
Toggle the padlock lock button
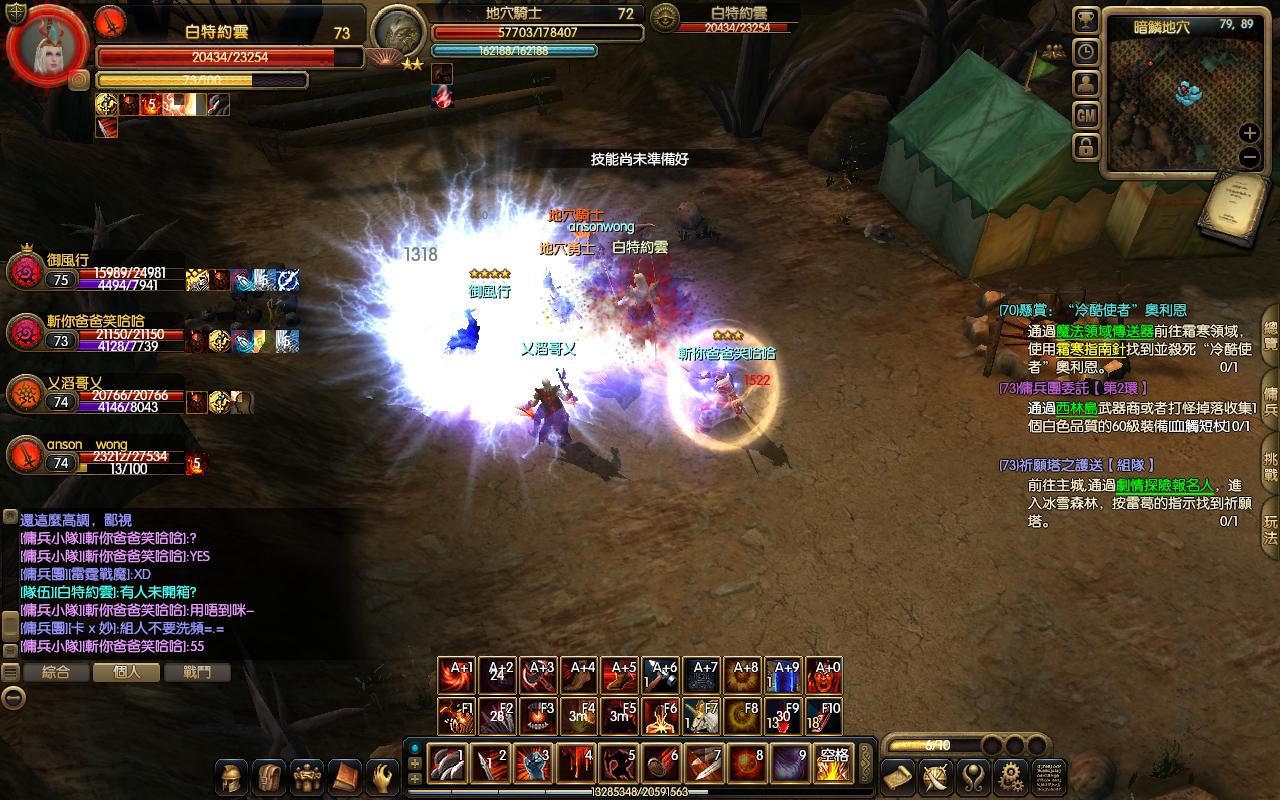click(1086, 148)
